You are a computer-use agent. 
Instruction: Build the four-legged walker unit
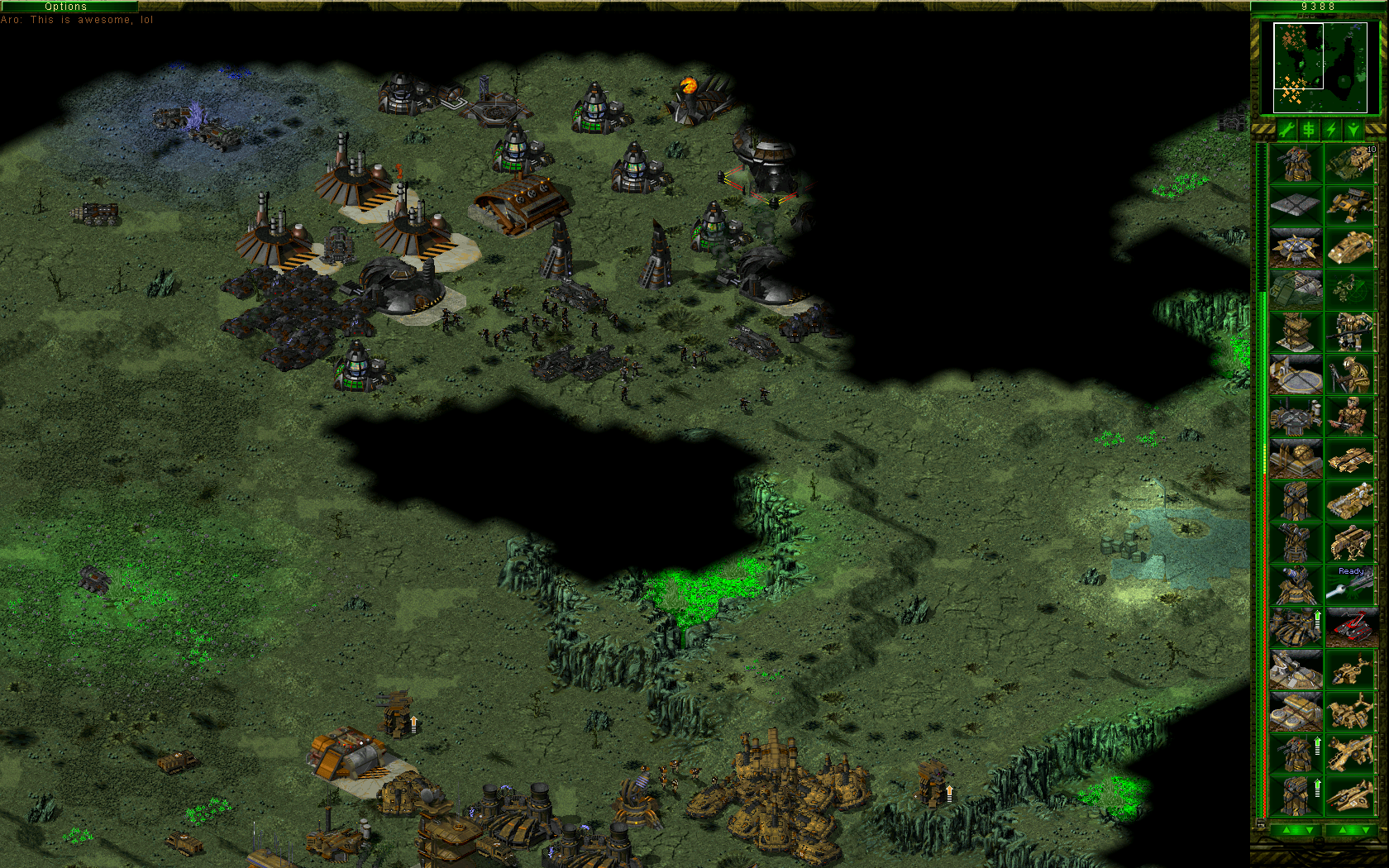tap(1351, 543)
